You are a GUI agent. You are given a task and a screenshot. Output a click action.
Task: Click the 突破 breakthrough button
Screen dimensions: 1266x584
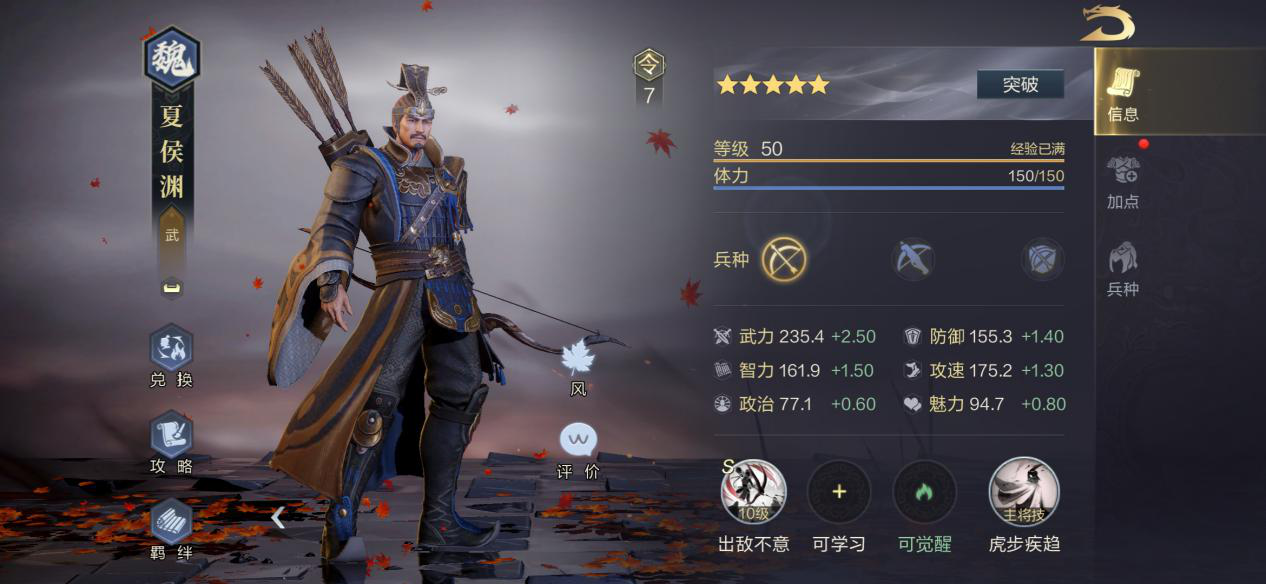(x=1020, y=85)
